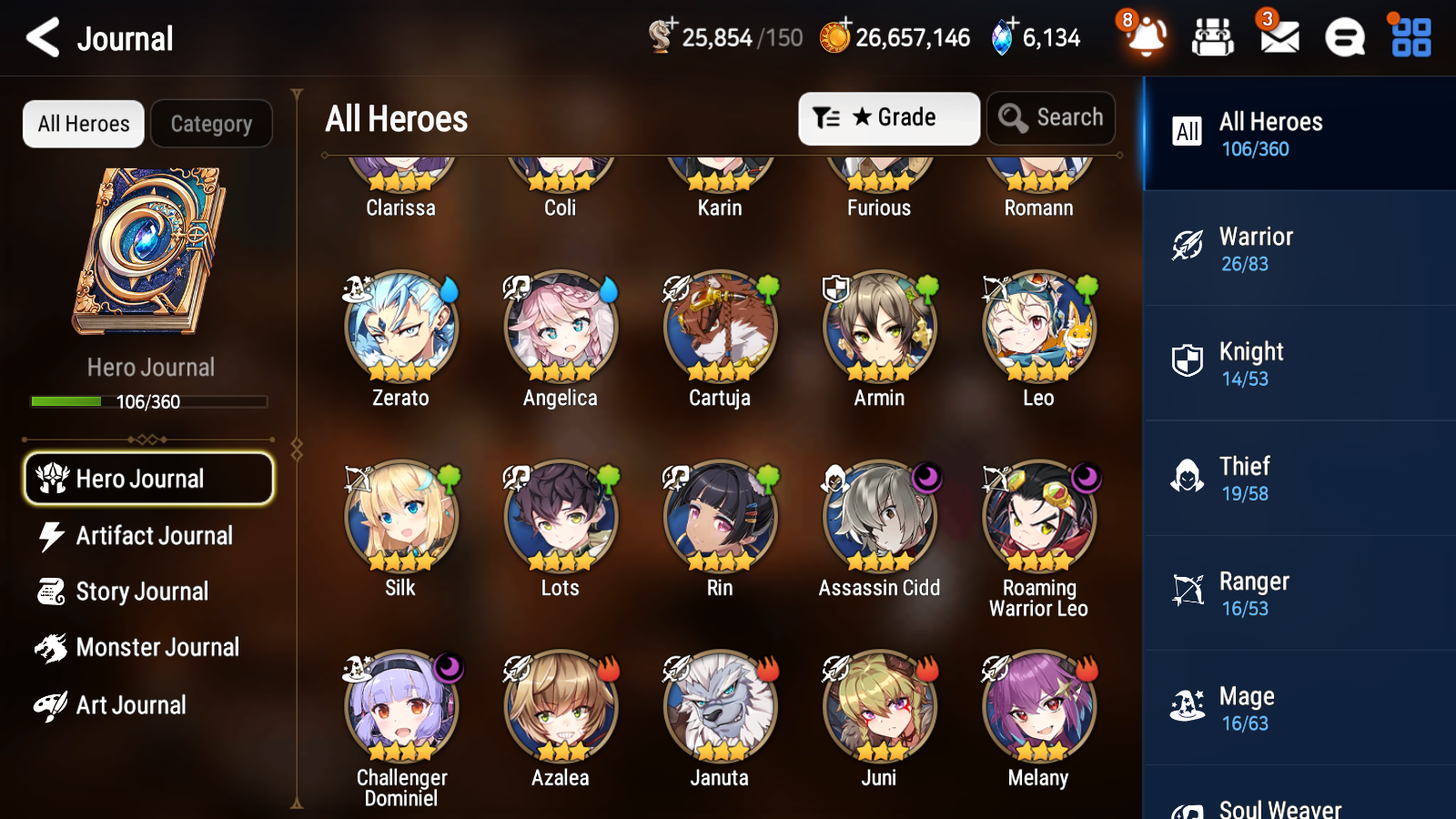Image resolution: width=1456 pixels, height=819 pixels.
Task: Switch to the Category tab
Action: 211,123
